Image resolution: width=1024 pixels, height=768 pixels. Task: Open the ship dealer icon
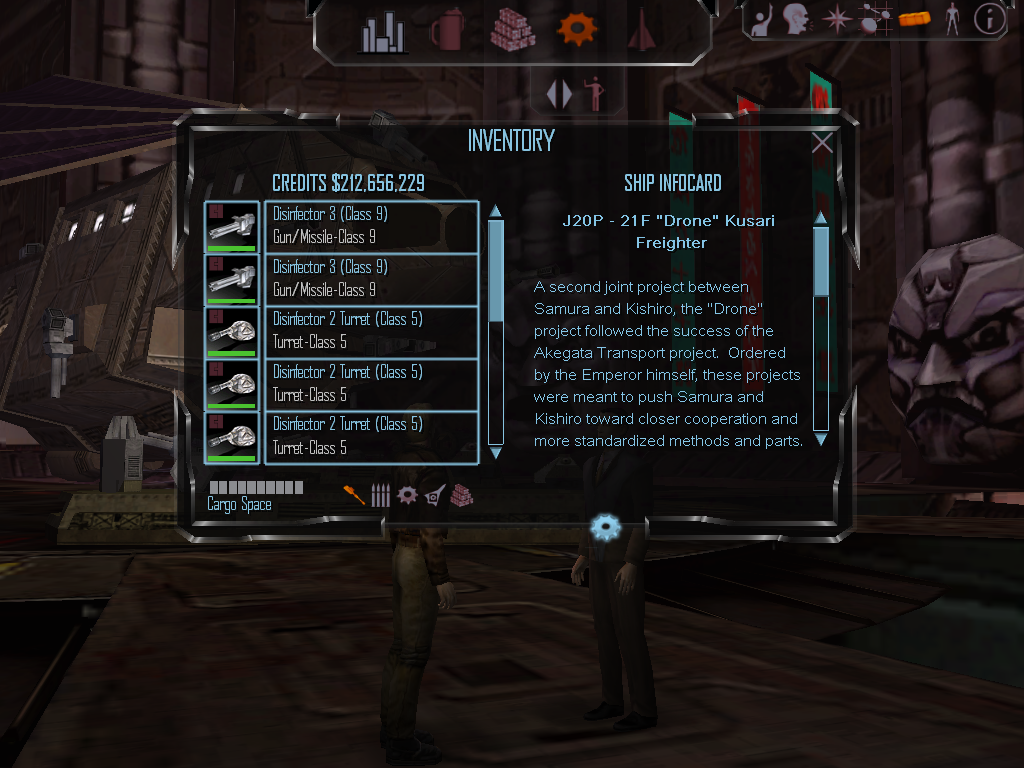[x=640, y=31]
